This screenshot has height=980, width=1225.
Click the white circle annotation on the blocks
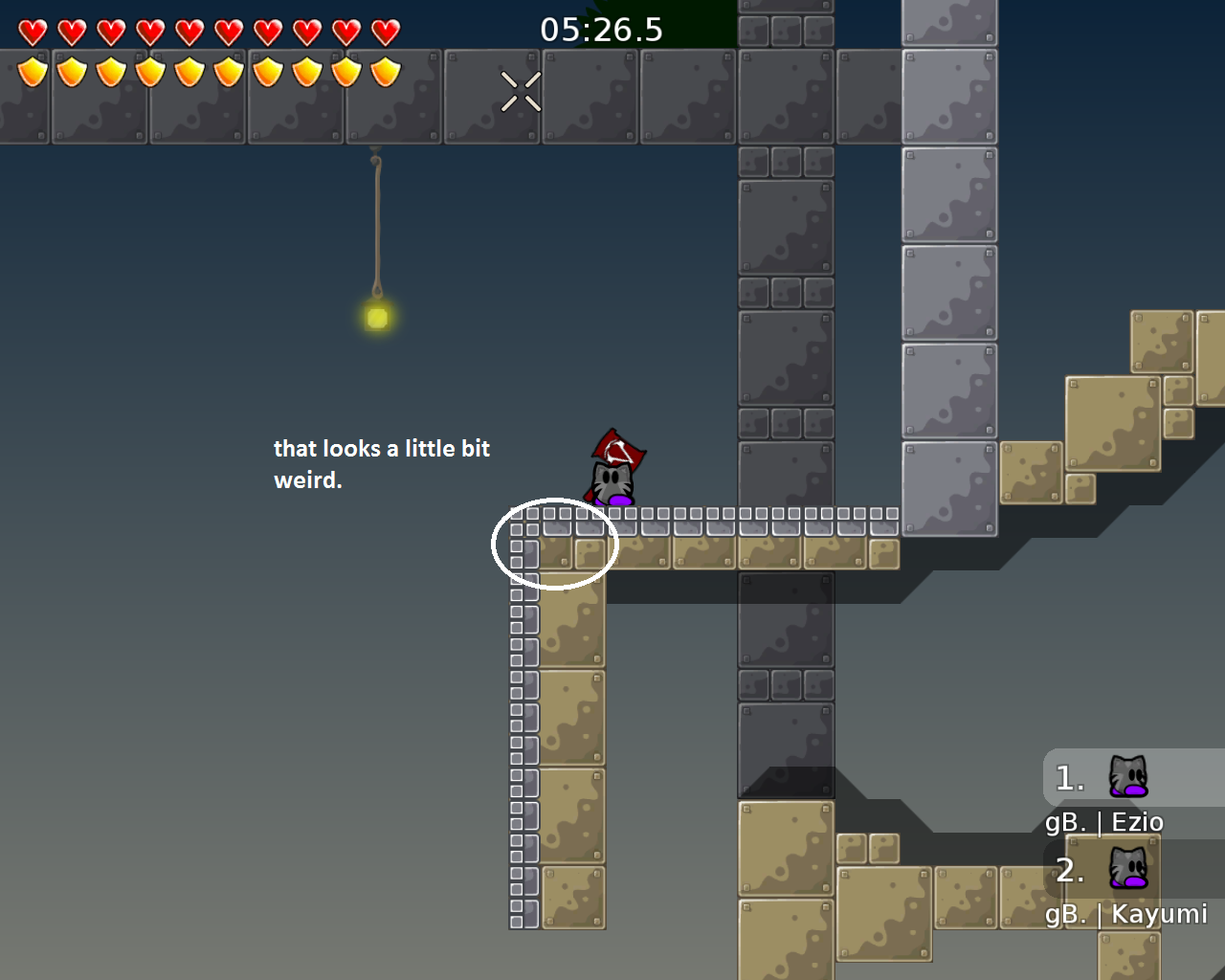pos(555,543)
